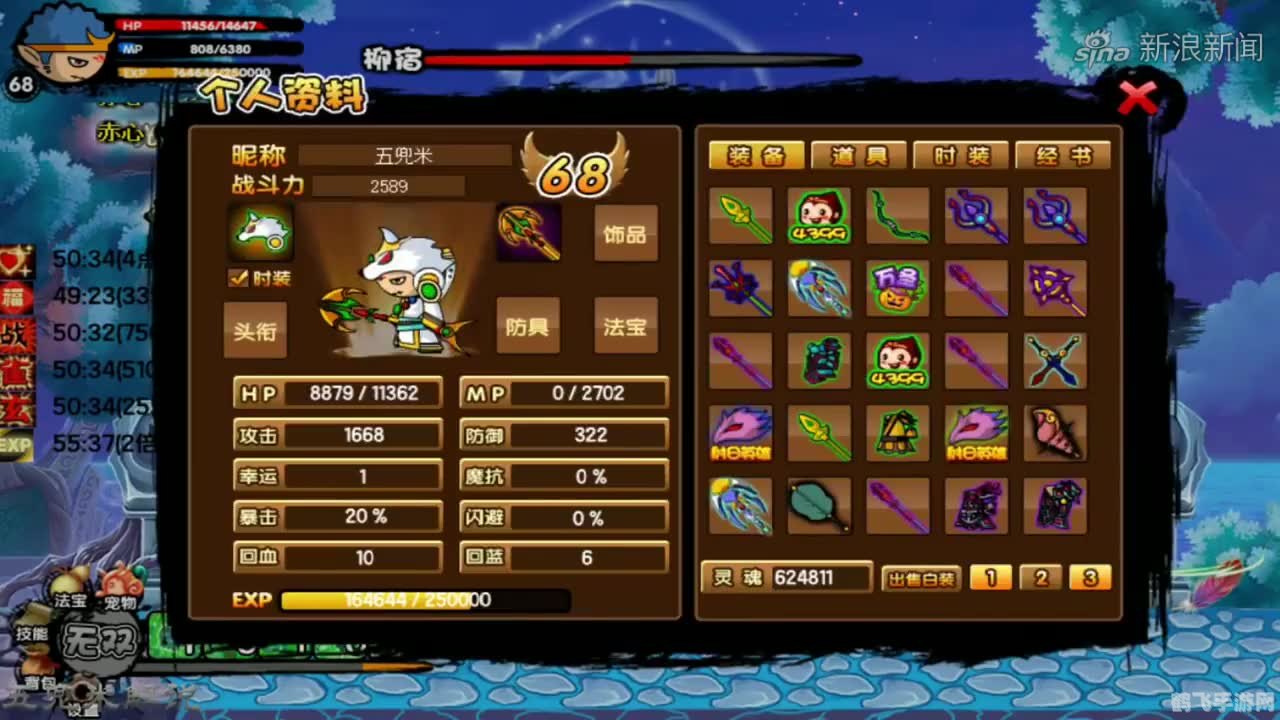Switch to the 道具 items tab
This screenshot has width=1280, height=720.
[858, 155]
